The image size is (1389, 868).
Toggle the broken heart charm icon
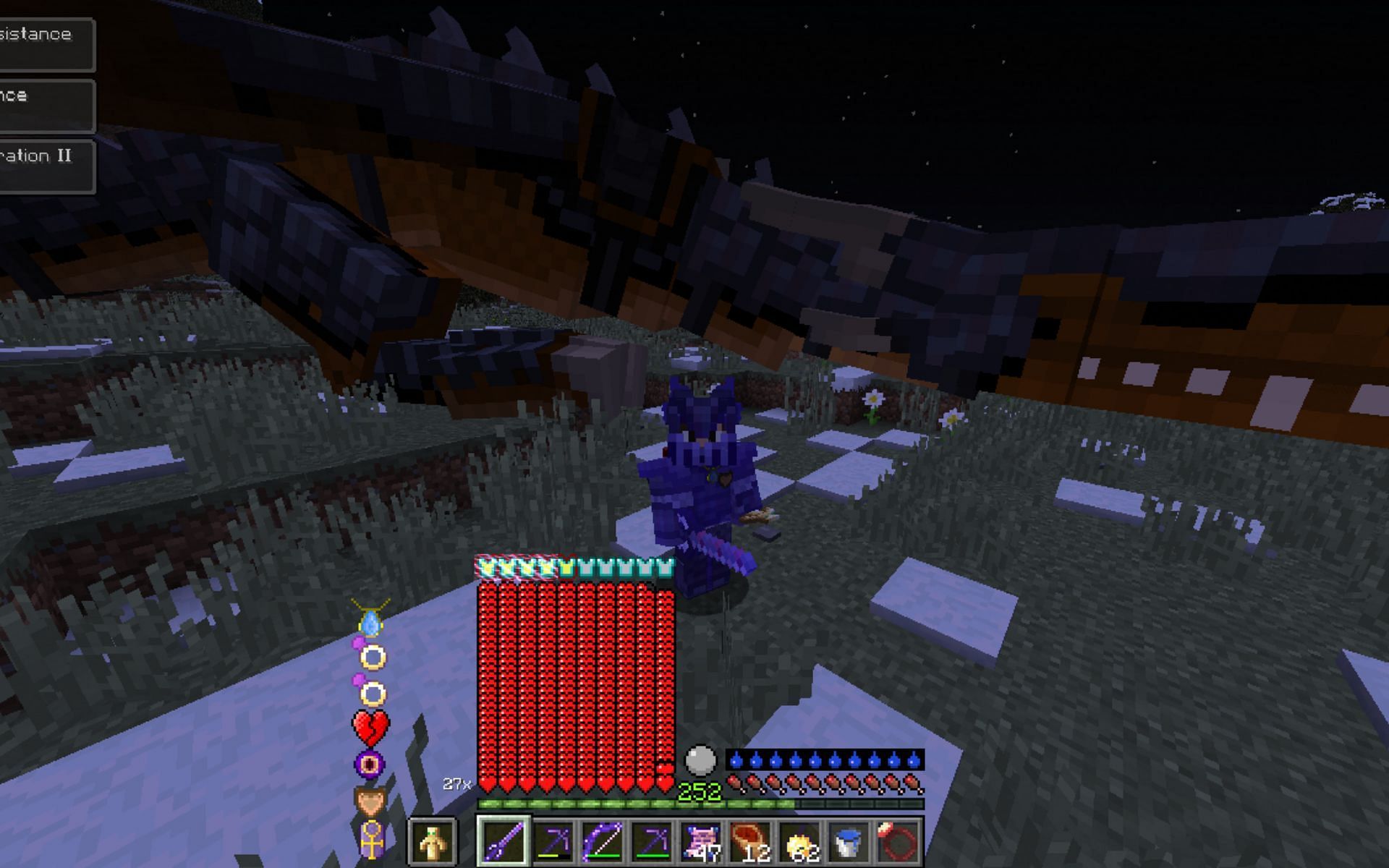[x=370, y=727]
